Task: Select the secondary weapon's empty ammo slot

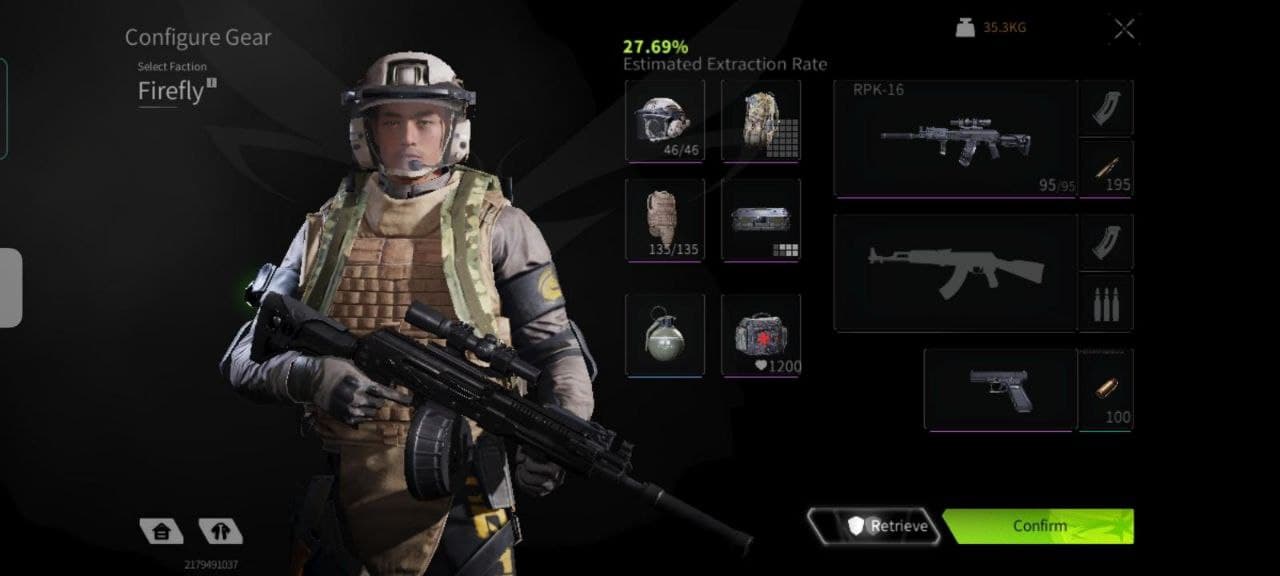Action: [1105, 302]
